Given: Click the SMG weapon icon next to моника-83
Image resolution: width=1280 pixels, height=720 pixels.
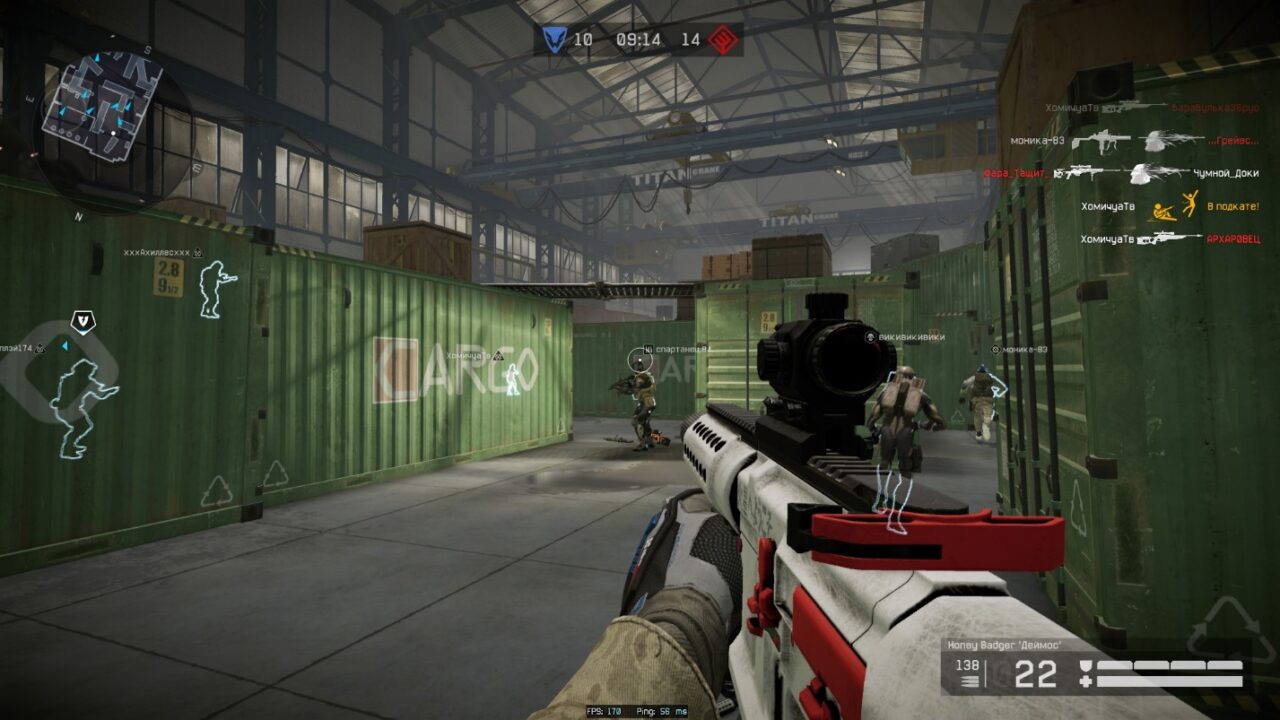Looking at the screenshot, I should pos(1100,142).
